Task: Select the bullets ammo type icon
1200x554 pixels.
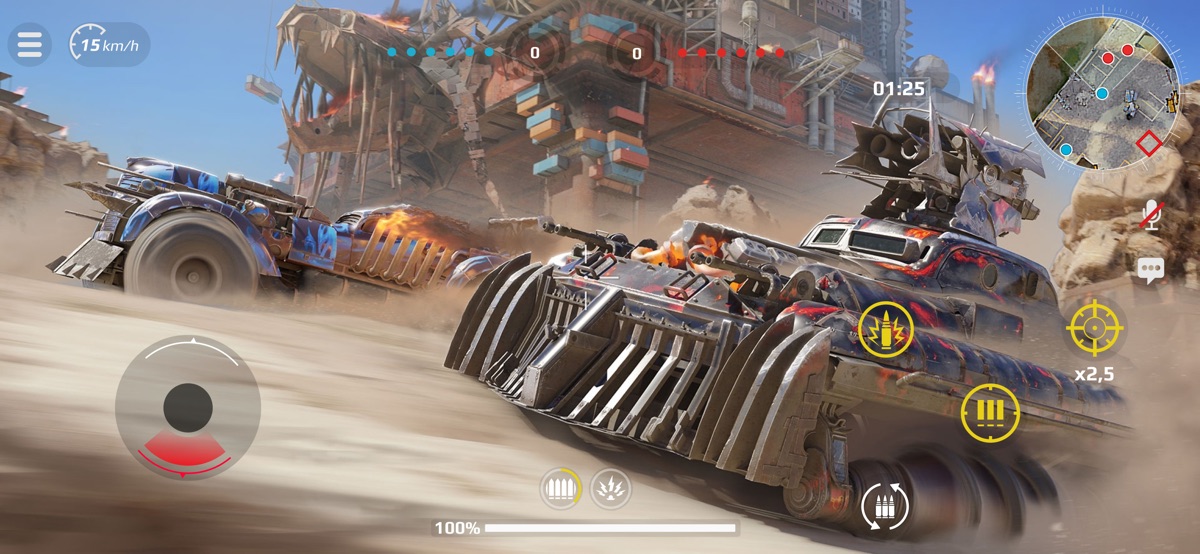Action: (x=561, y=487)
